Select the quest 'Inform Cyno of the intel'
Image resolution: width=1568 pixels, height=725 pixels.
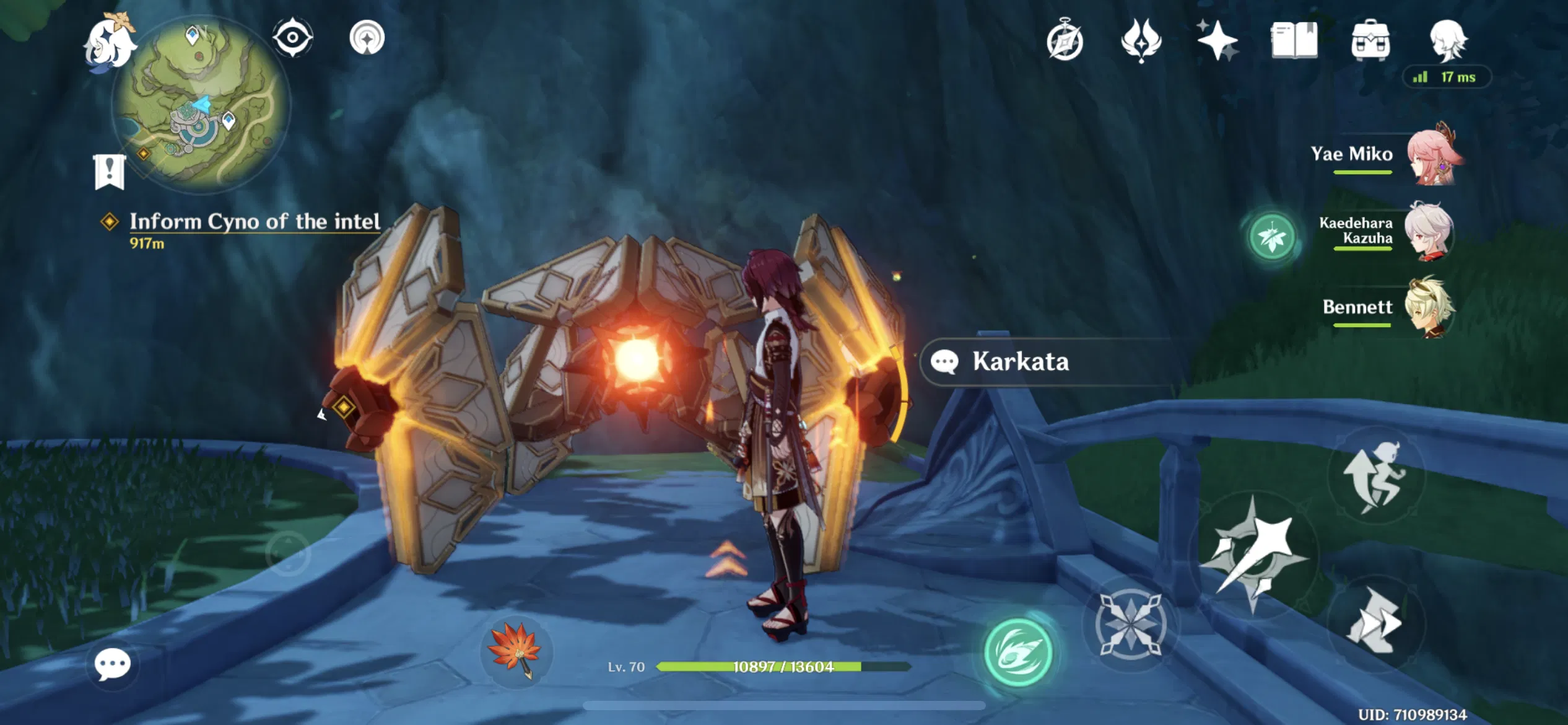pos(255,222)
